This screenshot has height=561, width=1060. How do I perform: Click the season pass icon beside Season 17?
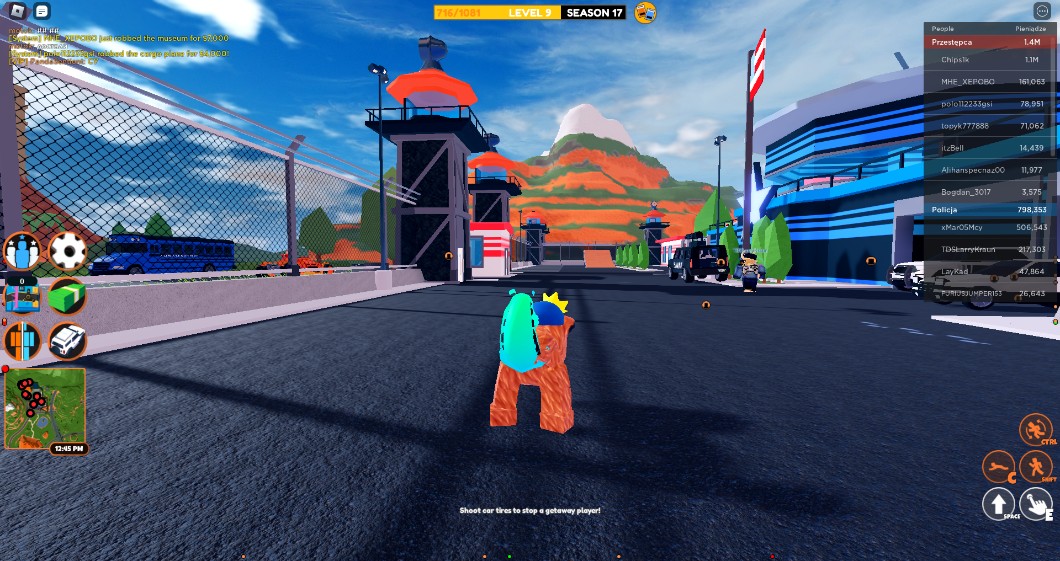[646, 13]
